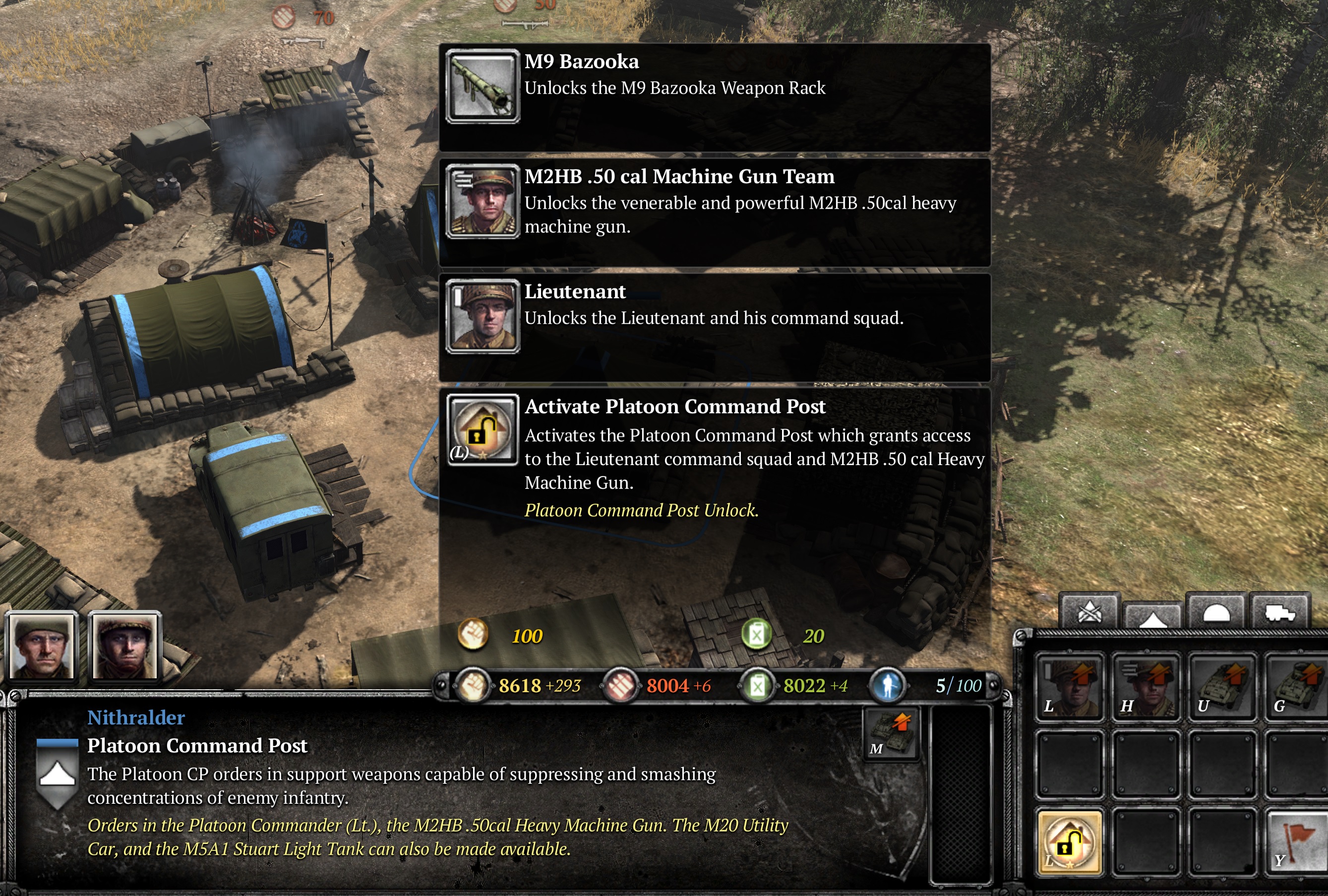The image size is (1328, 896).
Task: Activate the Platoon Command Post unlock button
Action: 1069,842
